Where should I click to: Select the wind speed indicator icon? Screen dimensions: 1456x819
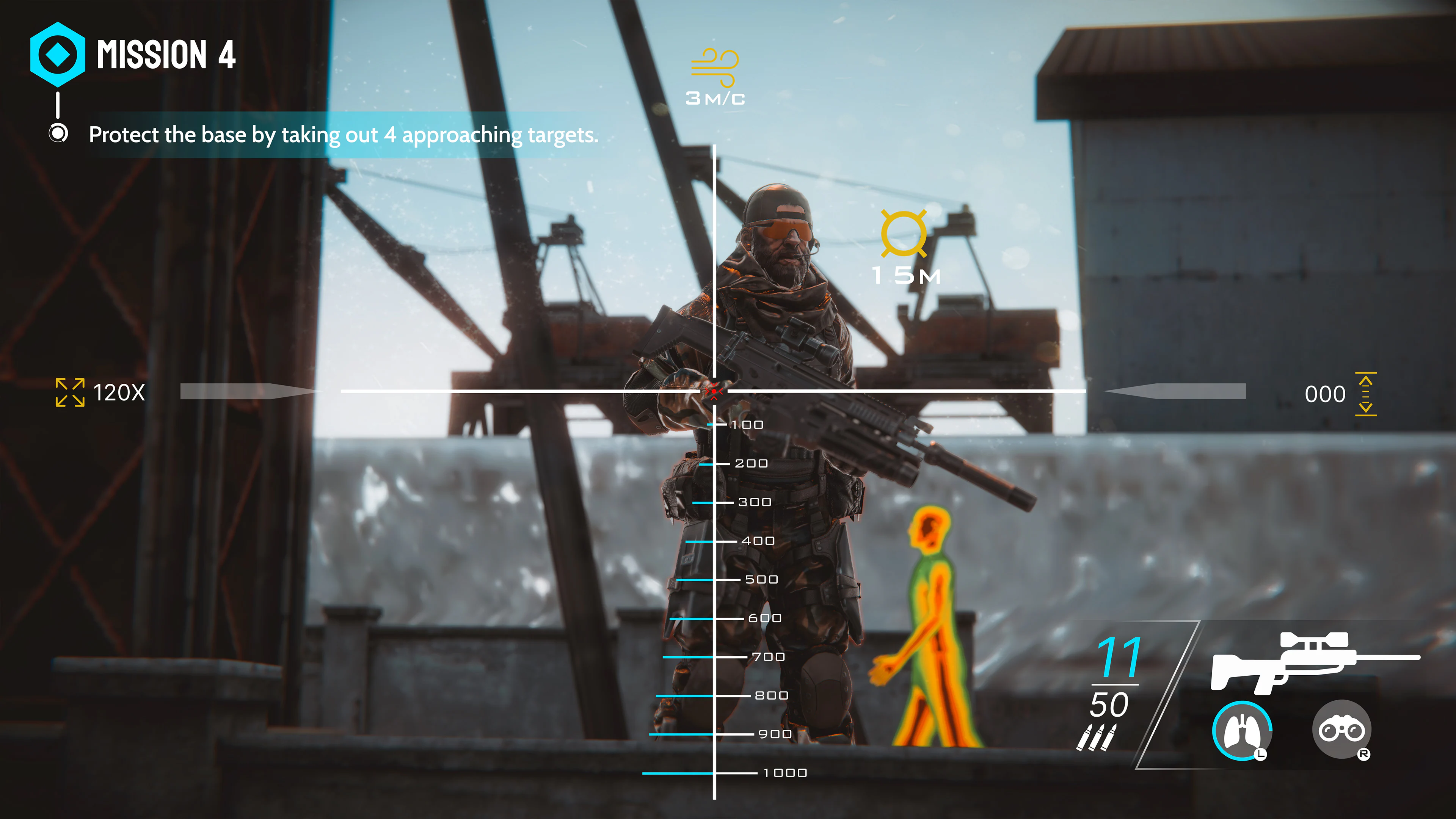click(714, 68)
